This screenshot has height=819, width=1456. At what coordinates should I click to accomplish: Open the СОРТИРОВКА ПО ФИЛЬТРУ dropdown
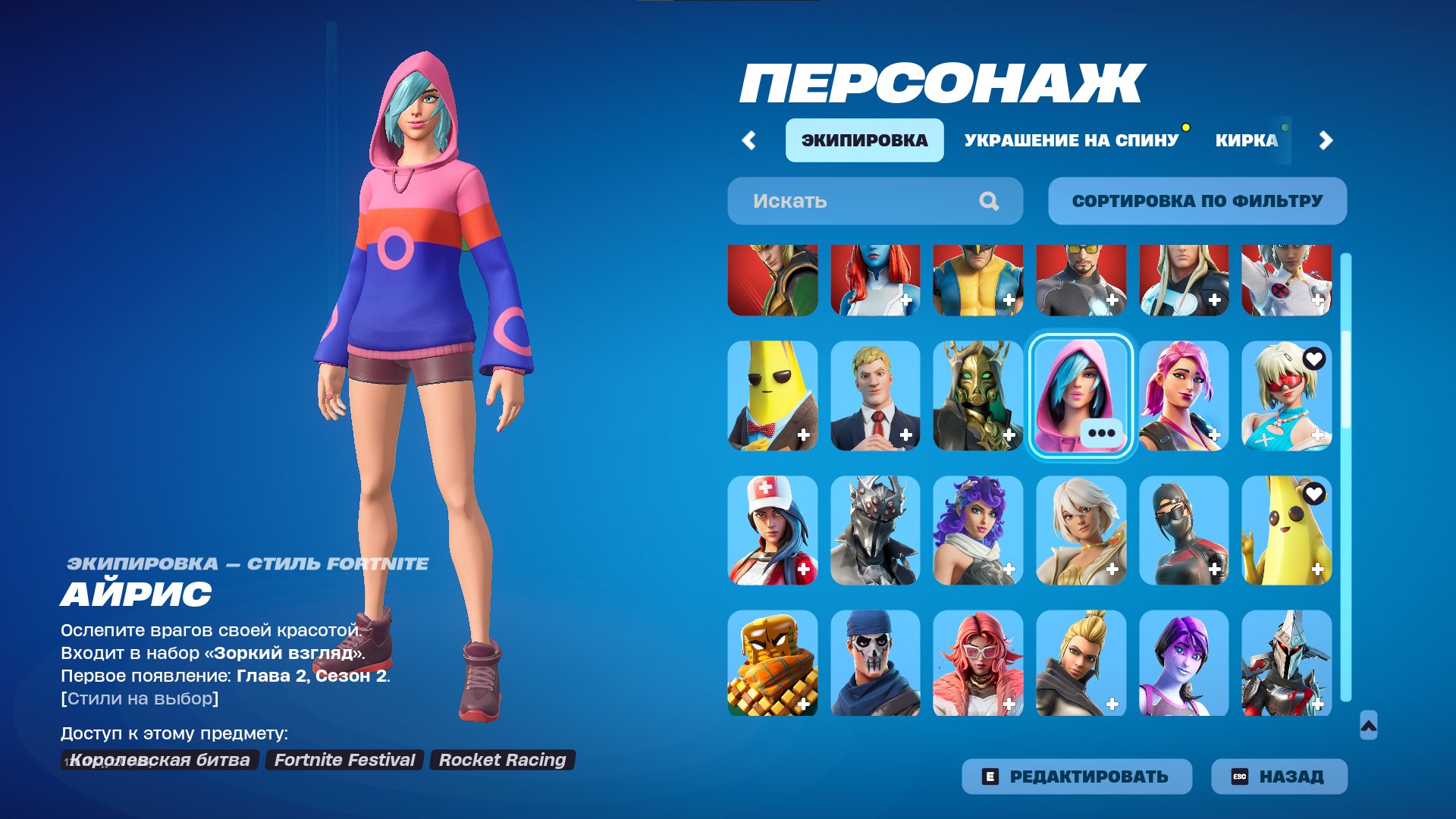(x=1197, y=200)
